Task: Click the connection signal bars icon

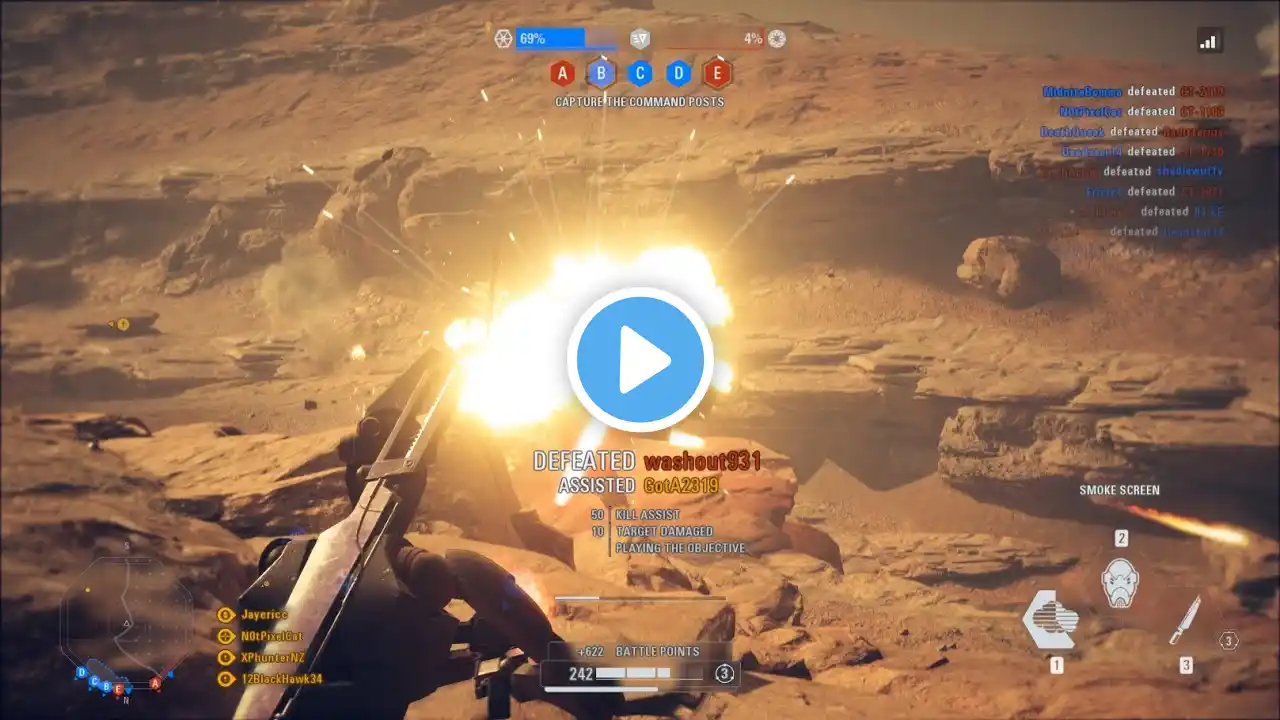Action: pos(1210,41)
